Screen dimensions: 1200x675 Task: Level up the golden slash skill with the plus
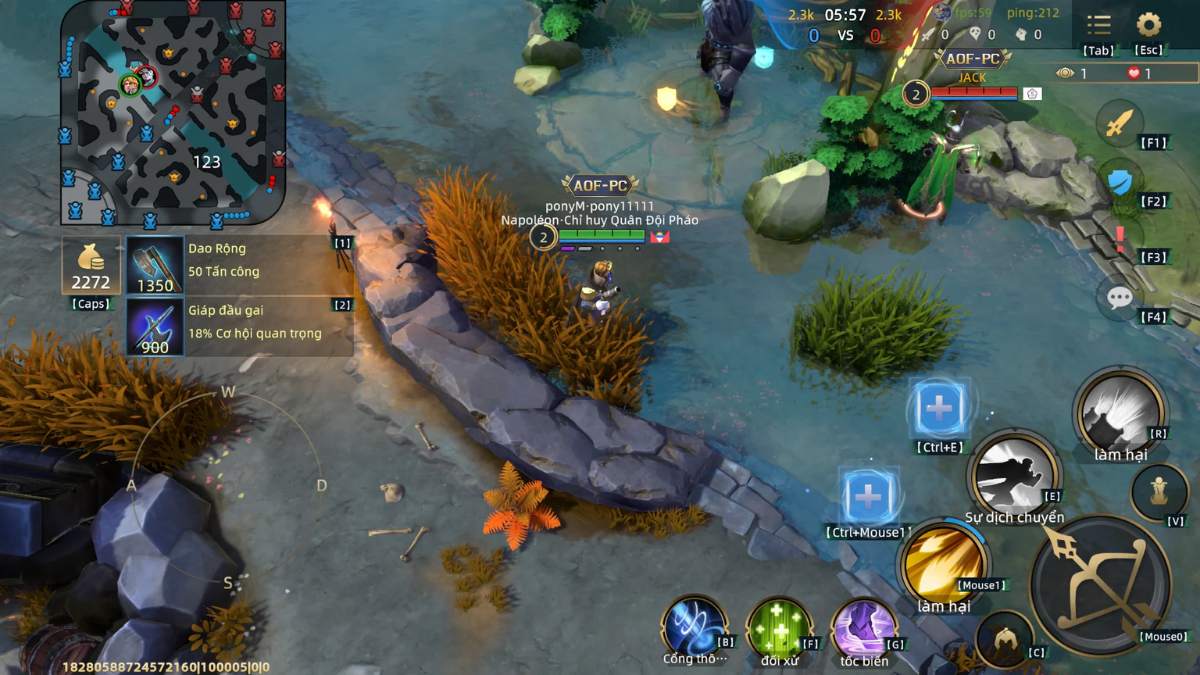(867, 496)
